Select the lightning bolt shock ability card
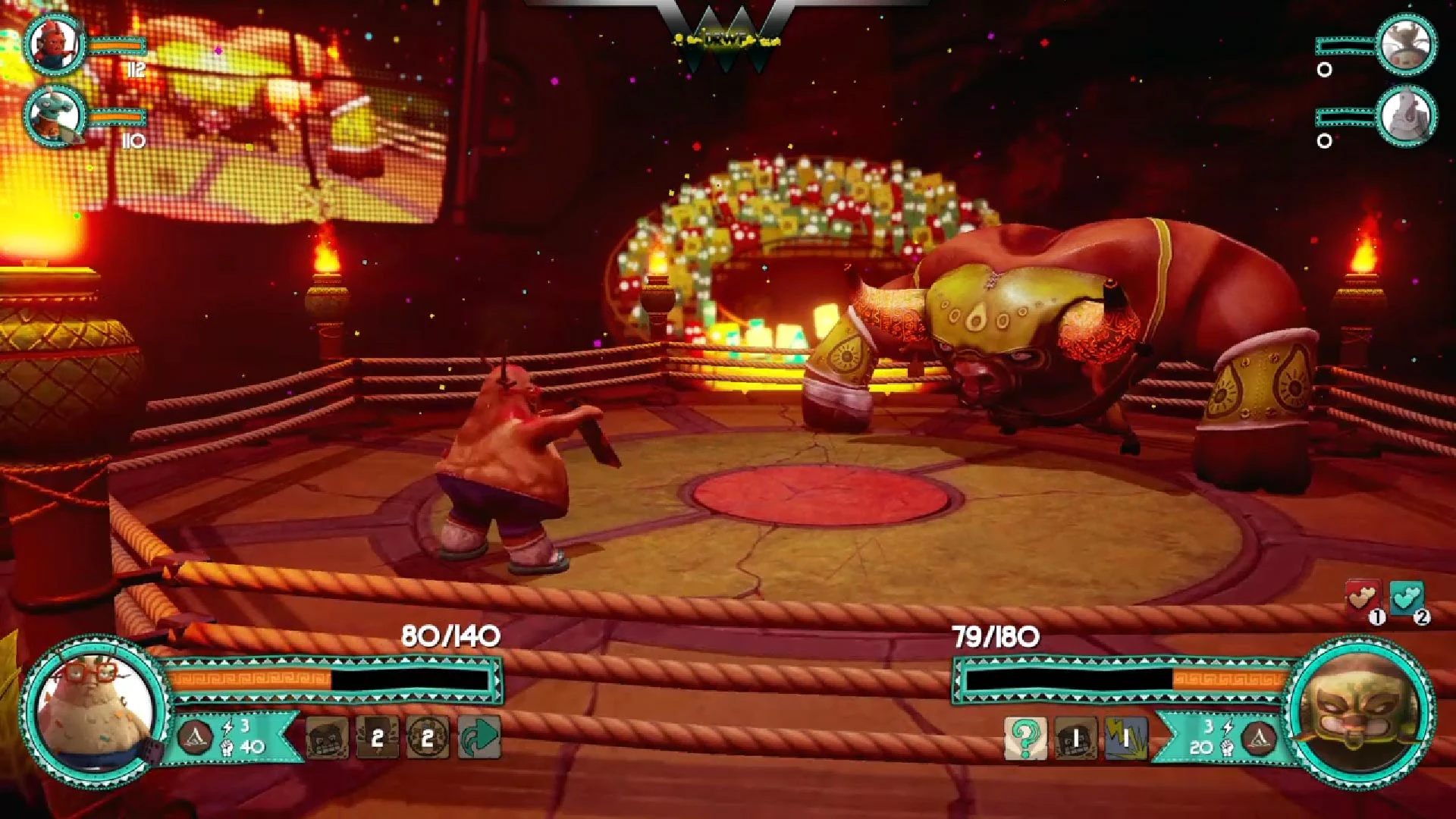Screen dimensions: 1456x819 [x=1127, y=736]
